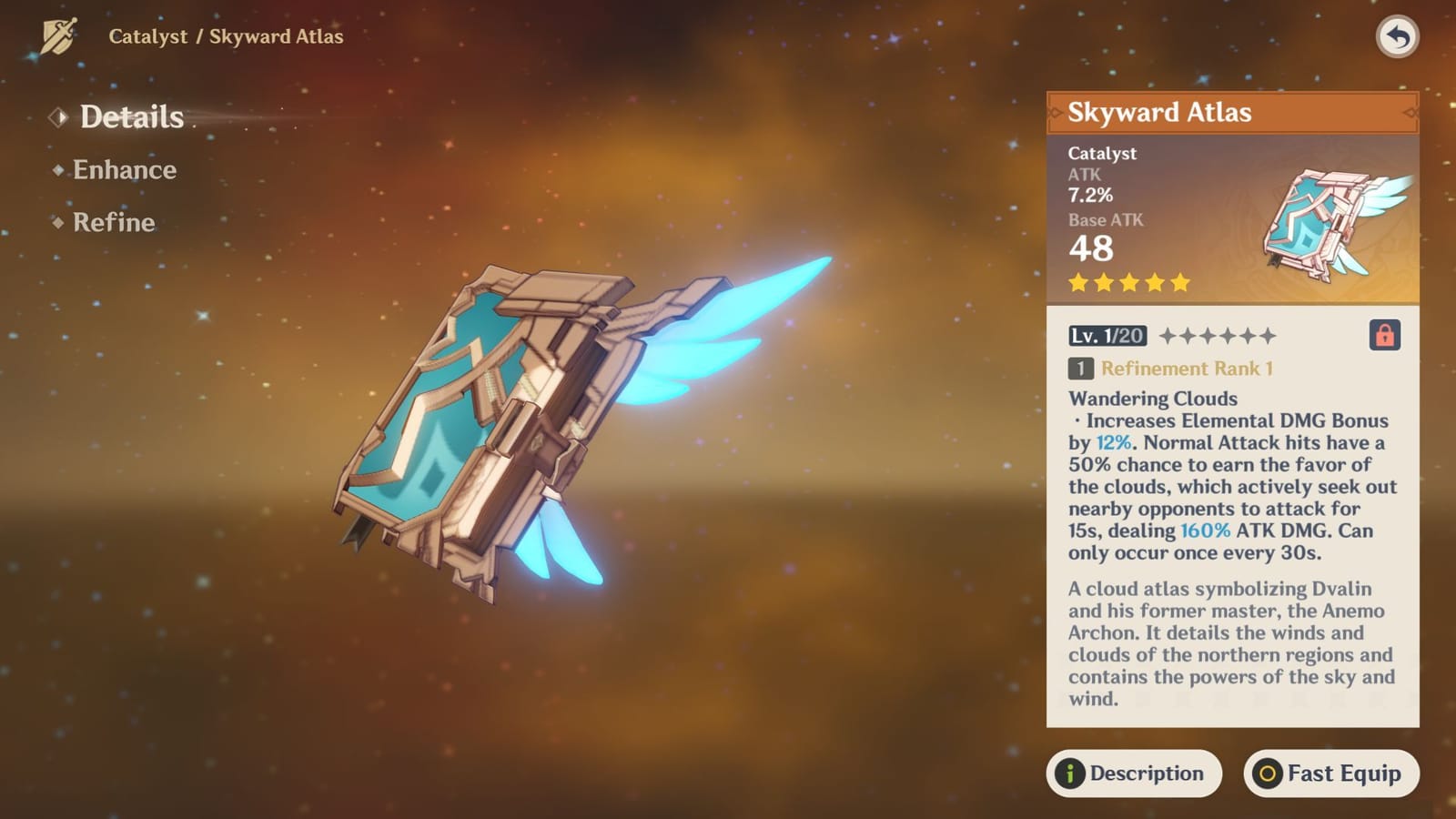Select the Refine tab
Screen dimensions: 1456x819
point(113,223)
